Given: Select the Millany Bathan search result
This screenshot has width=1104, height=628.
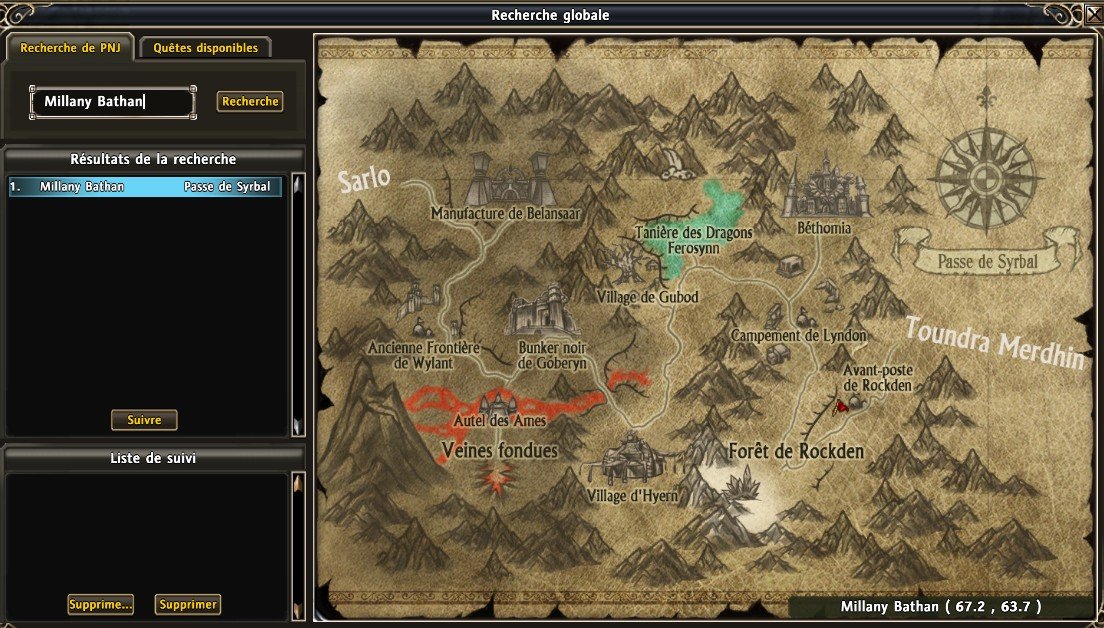Looking at the screenshot, I should pos(145,186).
